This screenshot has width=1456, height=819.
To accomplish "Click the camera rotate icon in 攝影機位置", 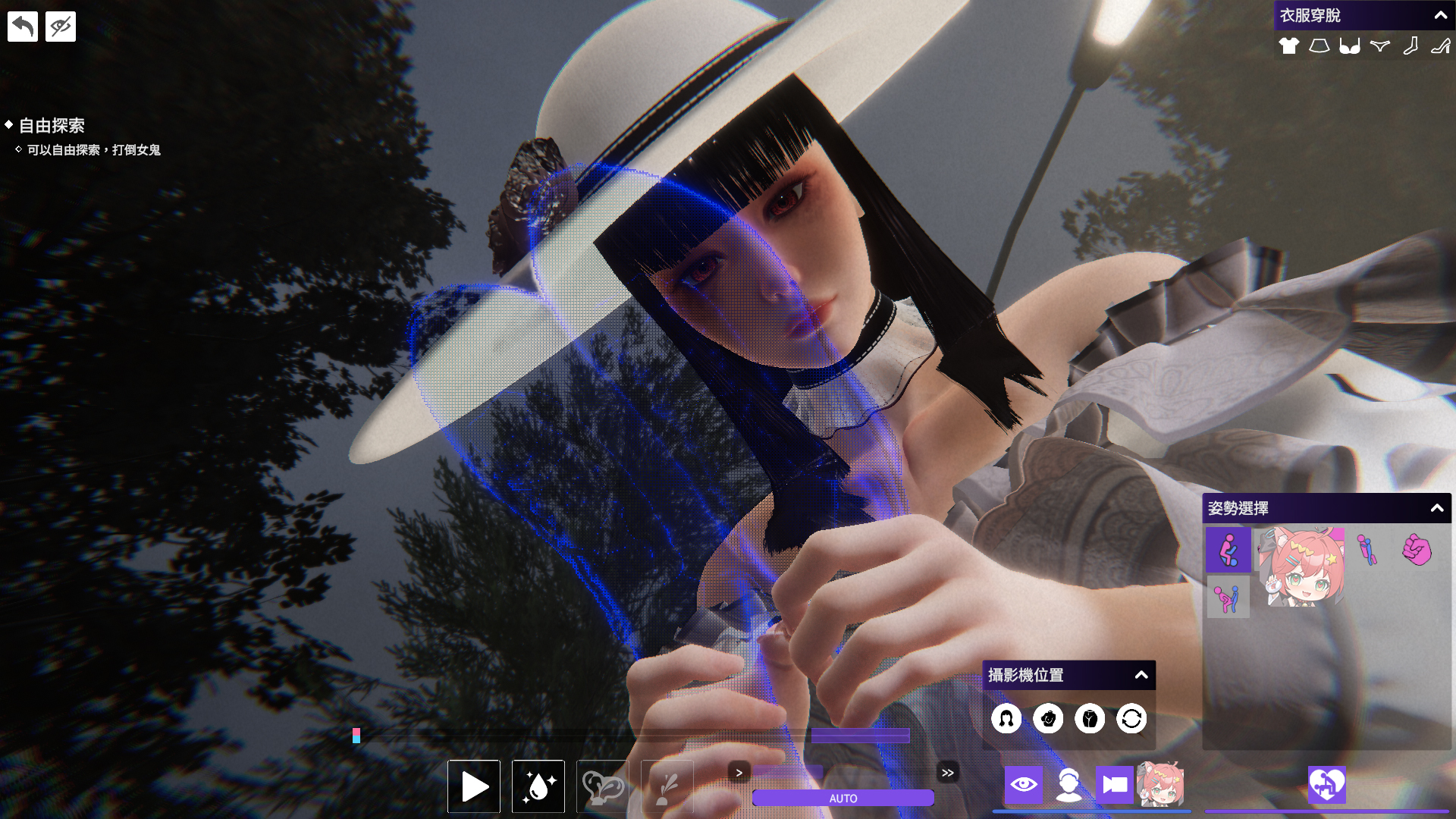I will click(x=1131, y=719).
